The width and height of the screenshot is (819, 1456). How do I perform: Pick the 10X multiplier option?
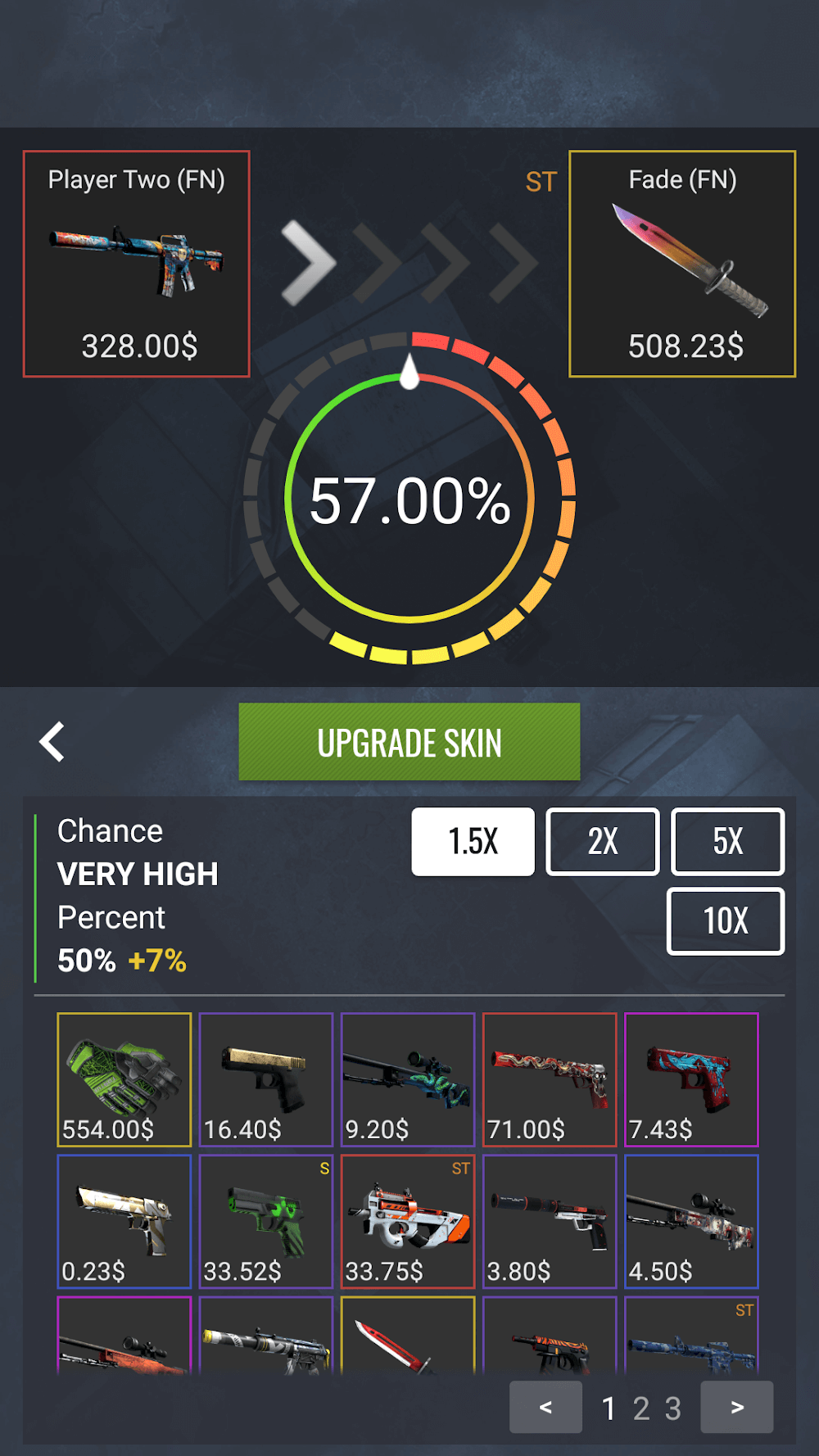coord(726,921)
